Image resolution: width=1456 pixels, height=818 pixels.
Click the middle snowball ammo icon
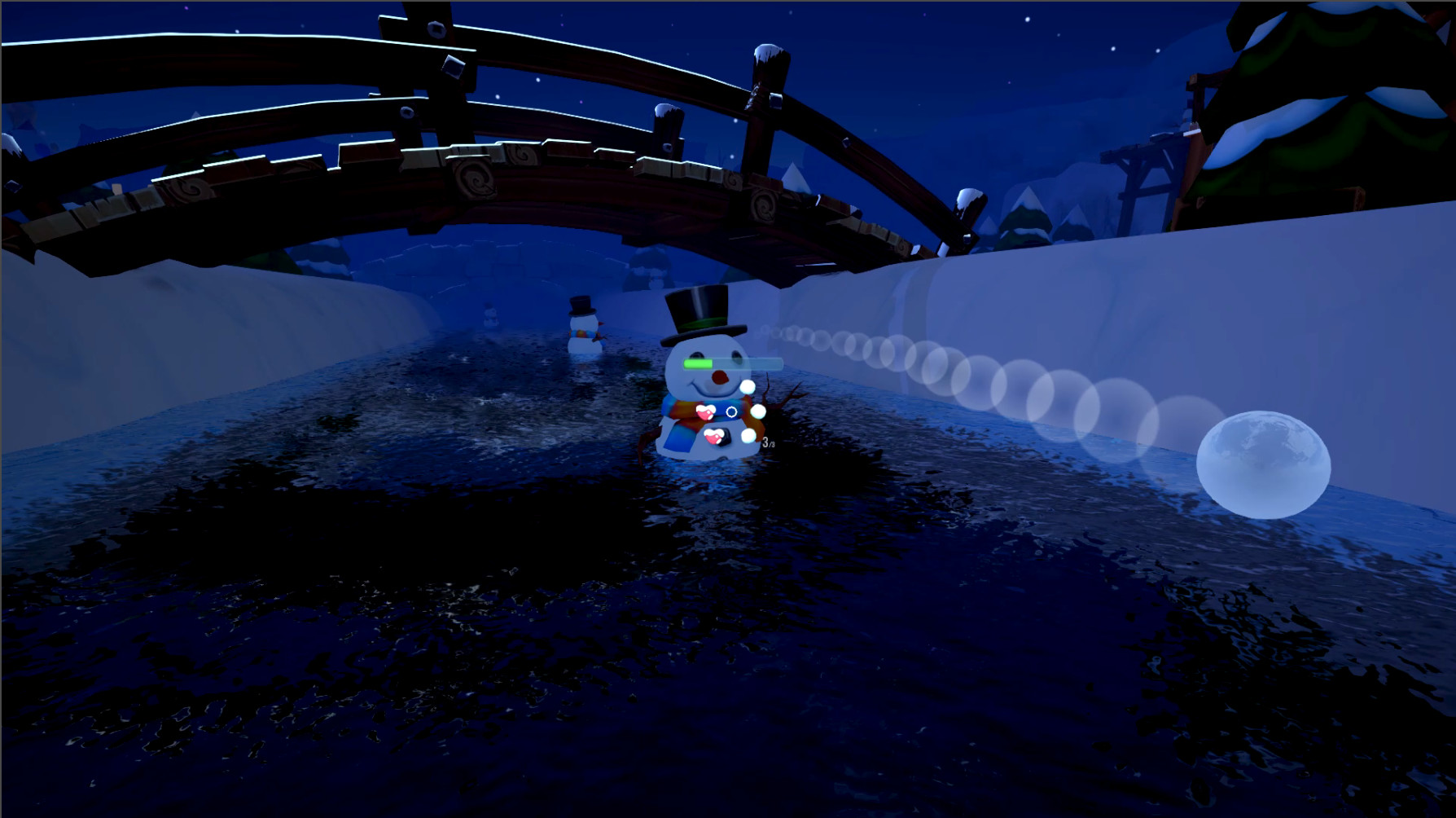pyautogui.click(x=758, y=411)
